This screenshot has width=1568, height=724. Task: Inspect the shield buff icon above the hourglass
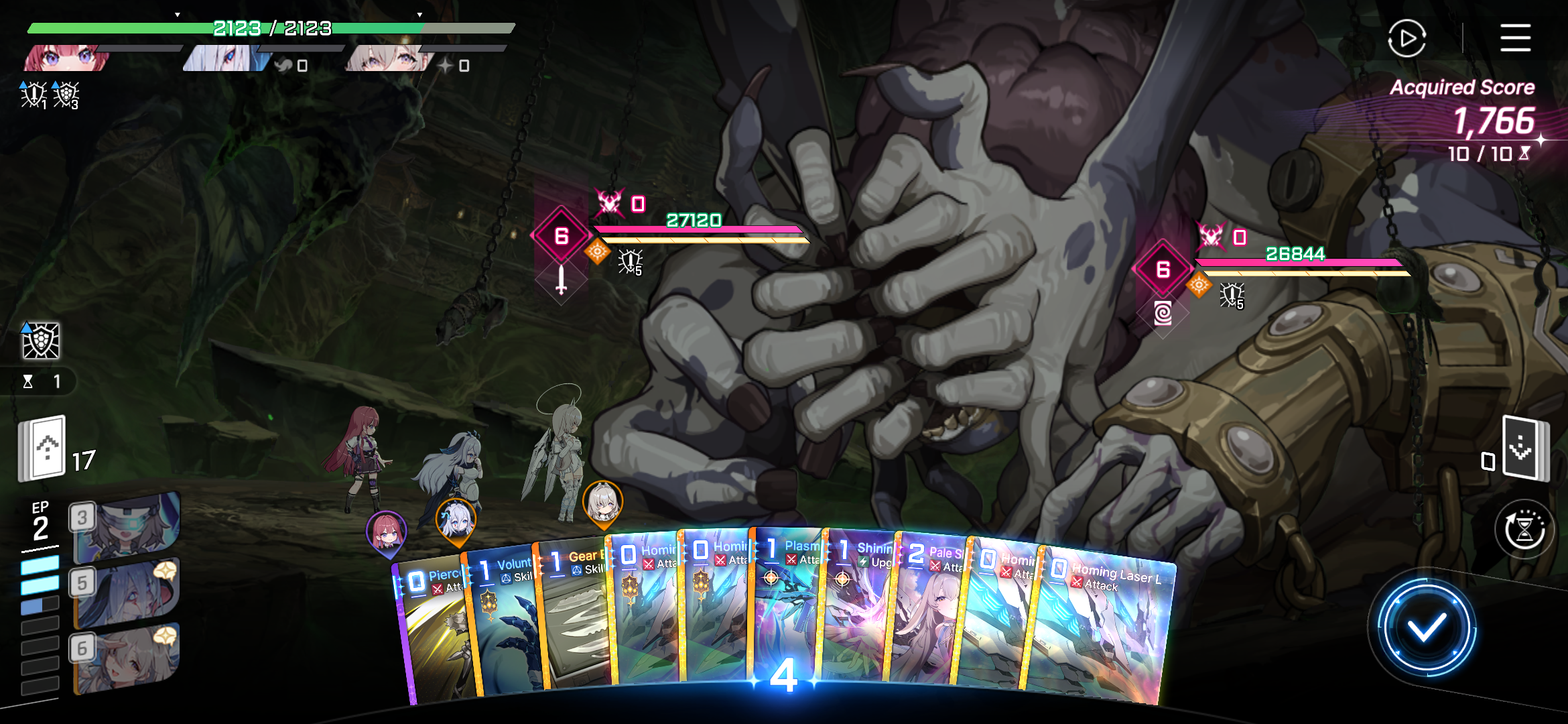coord(41,341)
